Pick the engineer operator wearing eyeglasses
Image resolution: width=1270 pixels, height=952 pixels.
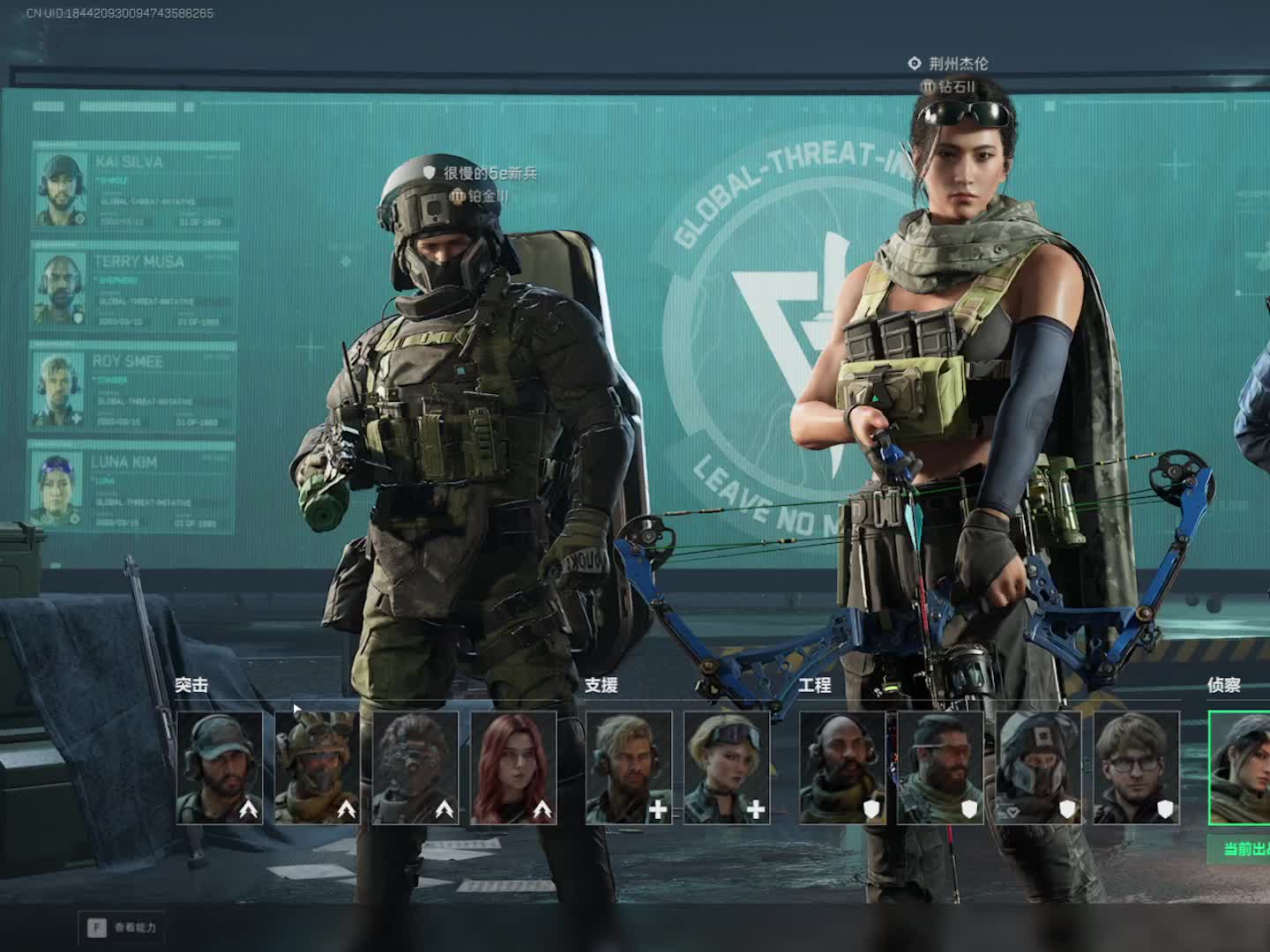(1136, 767)
